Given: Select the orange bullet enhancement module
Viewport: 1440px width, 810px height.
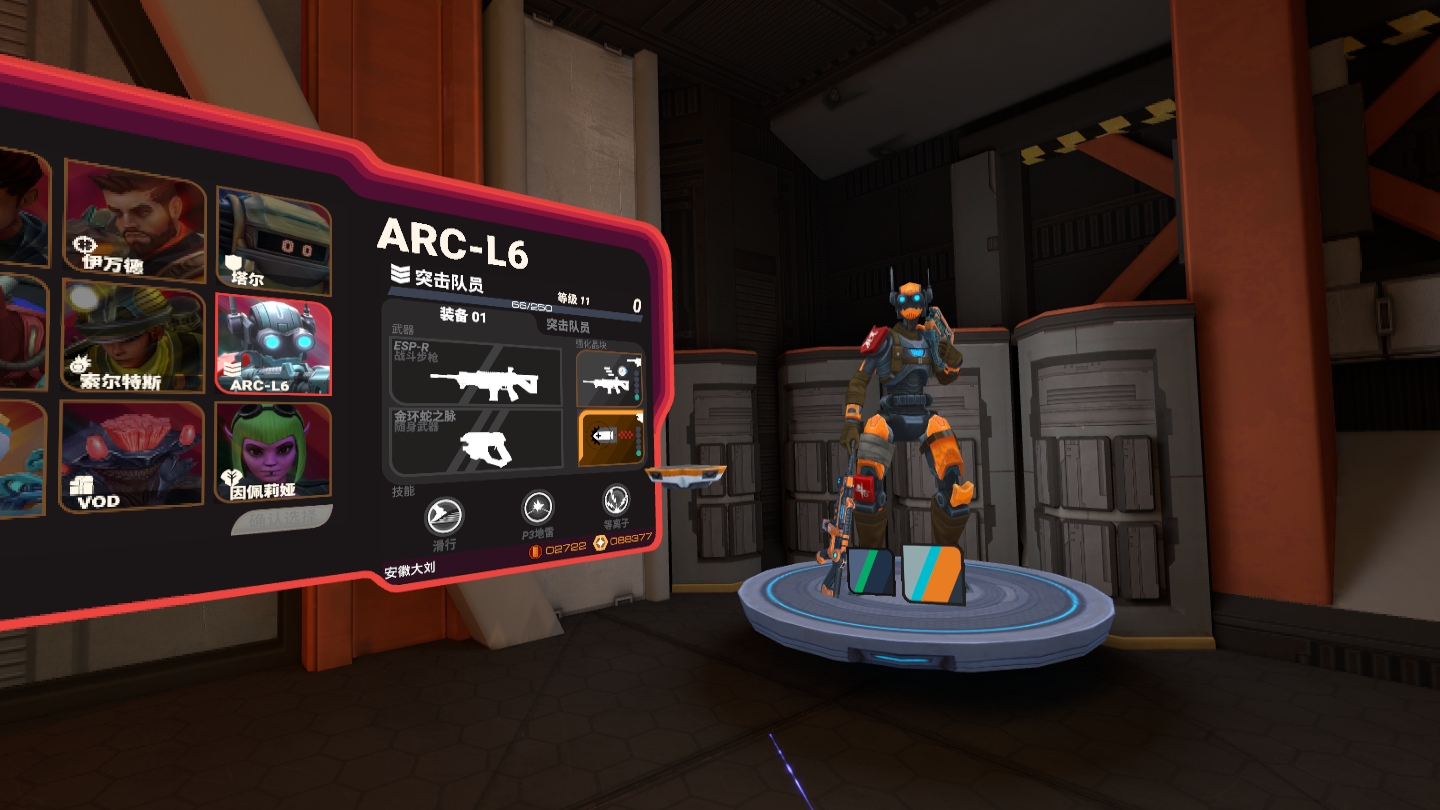Looking at the screenshot, I should pyautogui.click(x=608, y=439).
